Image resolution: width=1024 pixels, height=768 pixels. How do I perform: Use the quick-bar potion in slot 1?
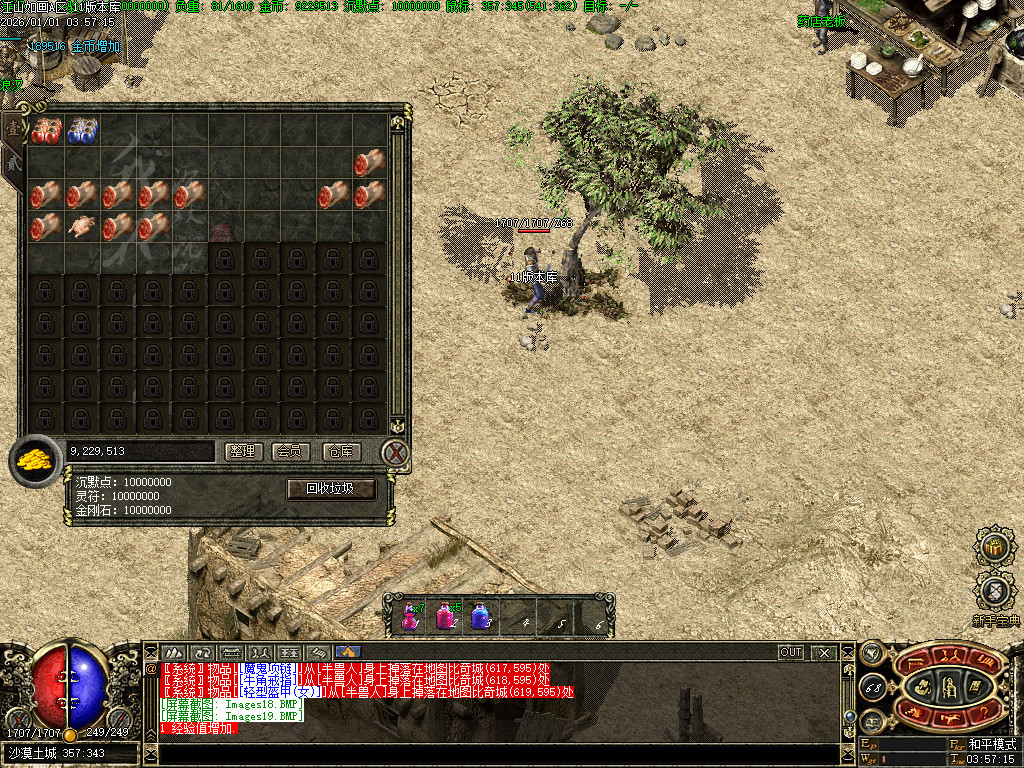pos(409,616)
